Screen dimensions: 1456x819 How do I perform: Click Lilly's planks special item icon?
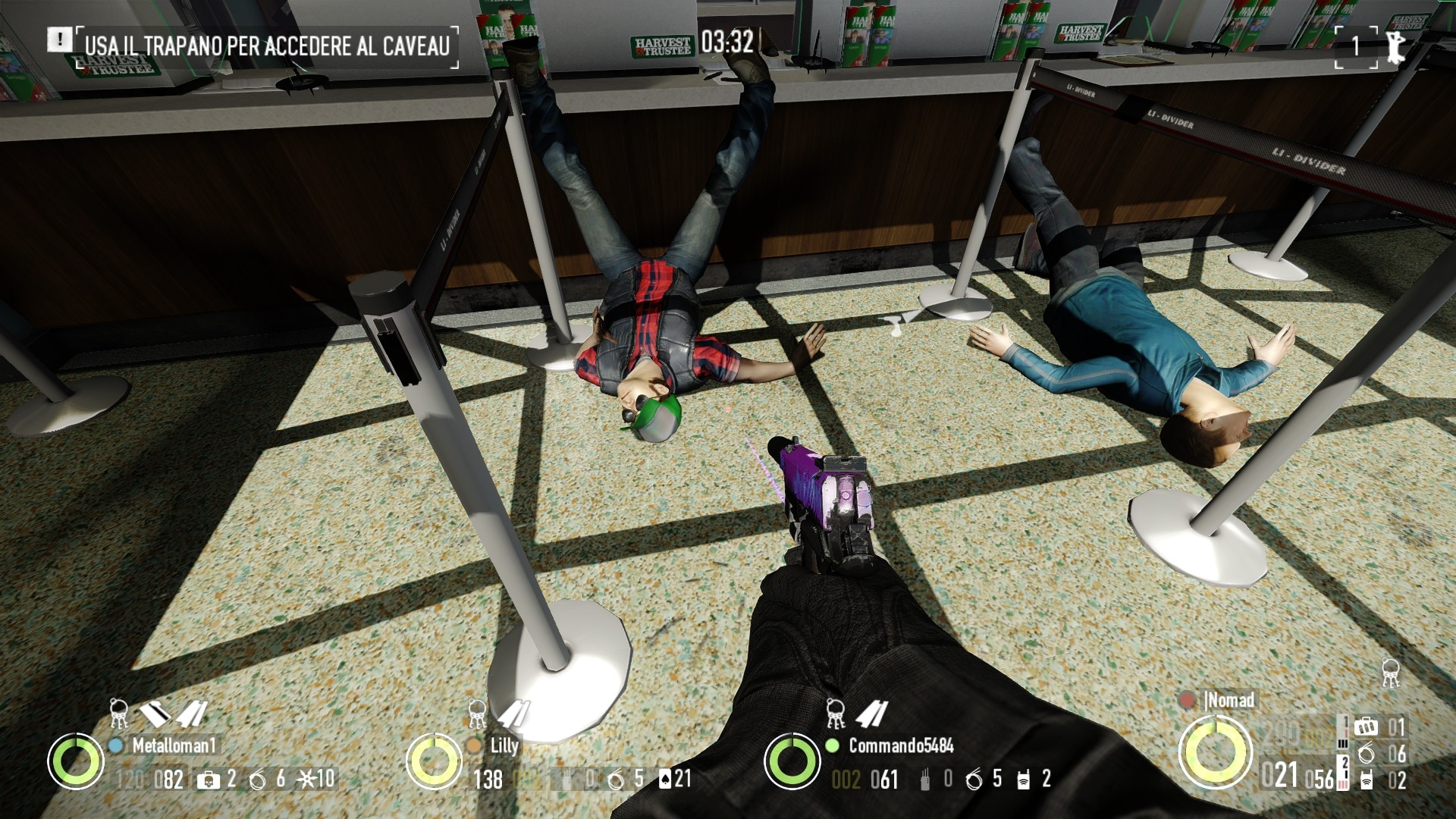[513, 714]
